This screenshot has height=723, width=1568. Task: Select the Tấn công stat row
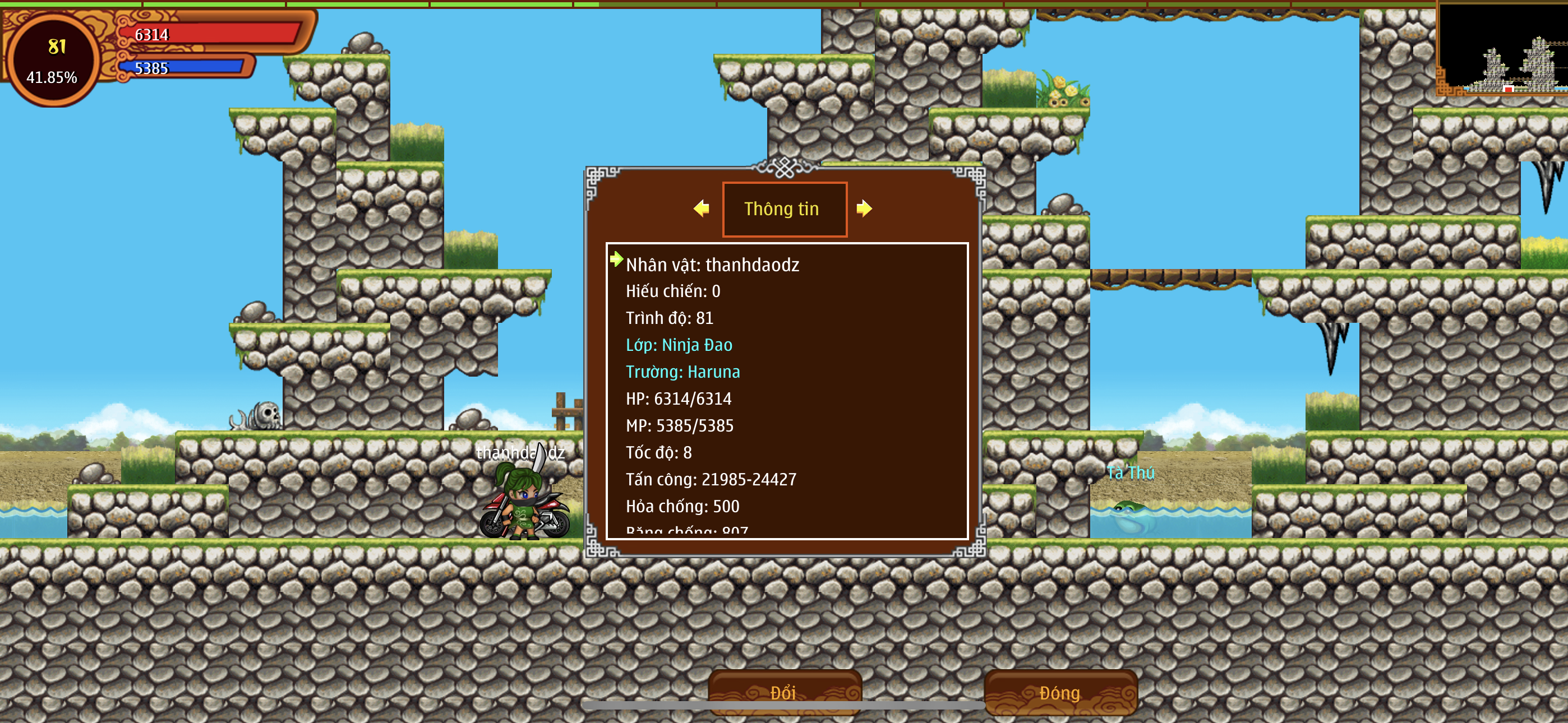[x=711, y=480]
